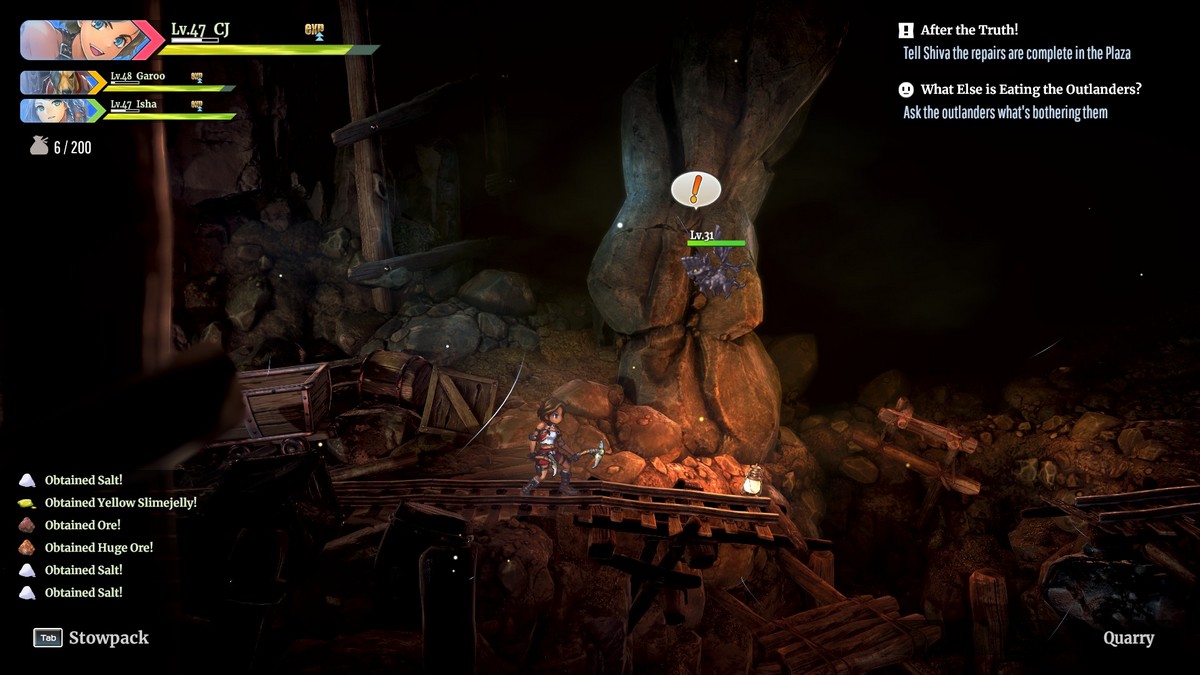Image resolution: width=1200 pixels, height=675 pixels.
Task: Choose Isha's party portrait
Action: click(x=58, y=110)
